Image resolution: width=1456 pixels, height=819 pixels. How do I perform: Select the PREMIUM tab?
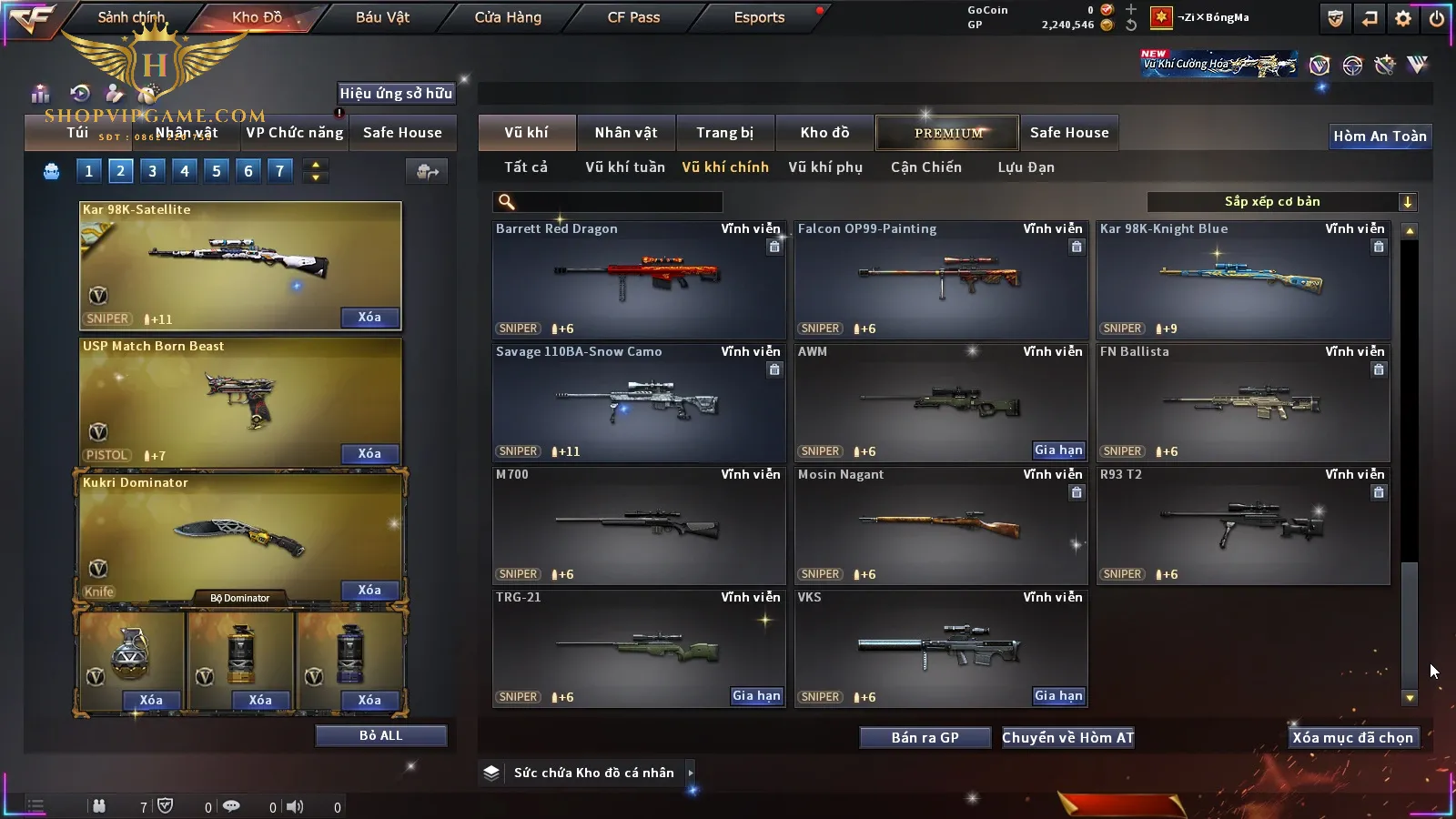coord(947,133)
